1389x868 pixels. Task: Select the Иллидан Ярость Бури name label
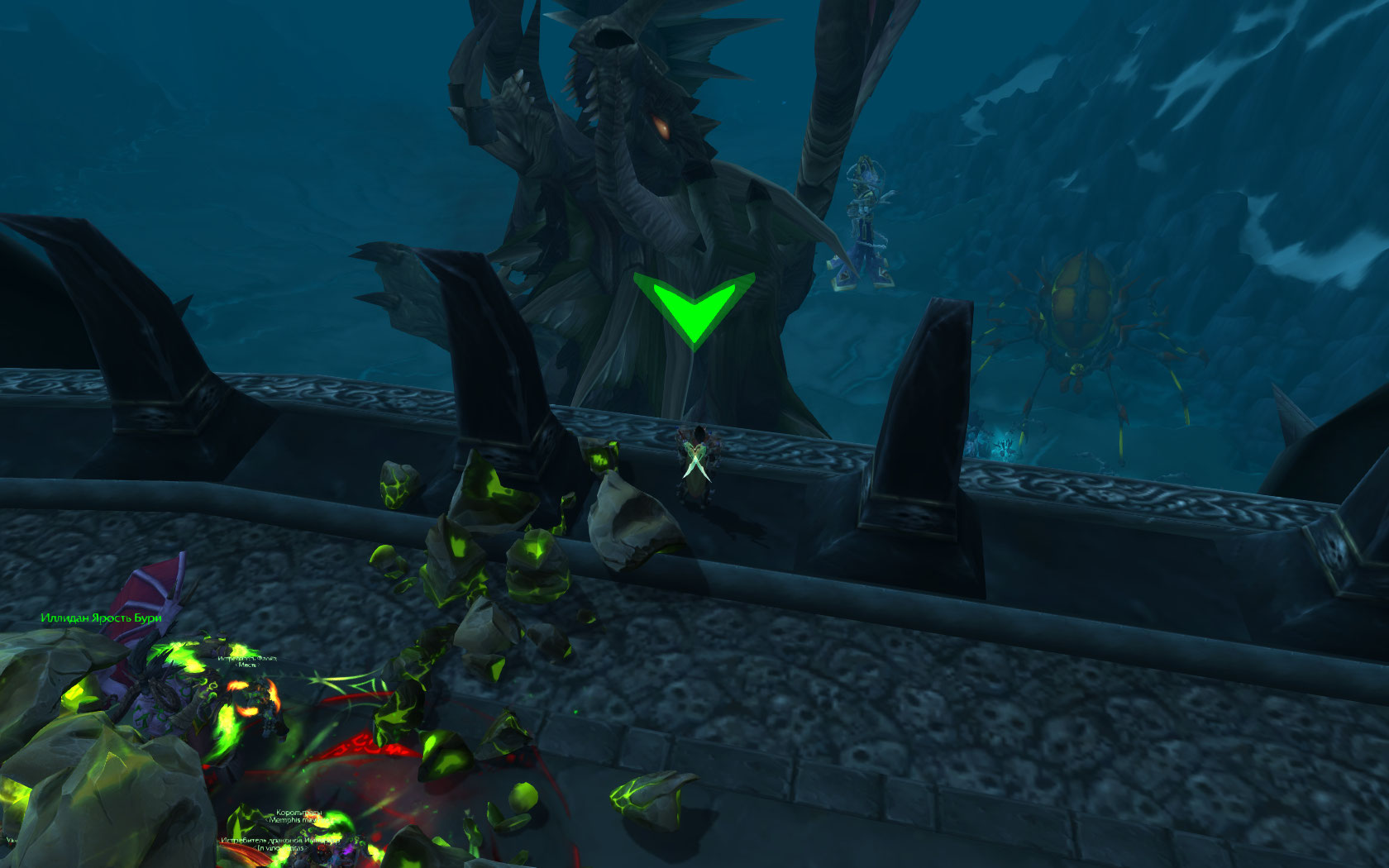(101, 618)
